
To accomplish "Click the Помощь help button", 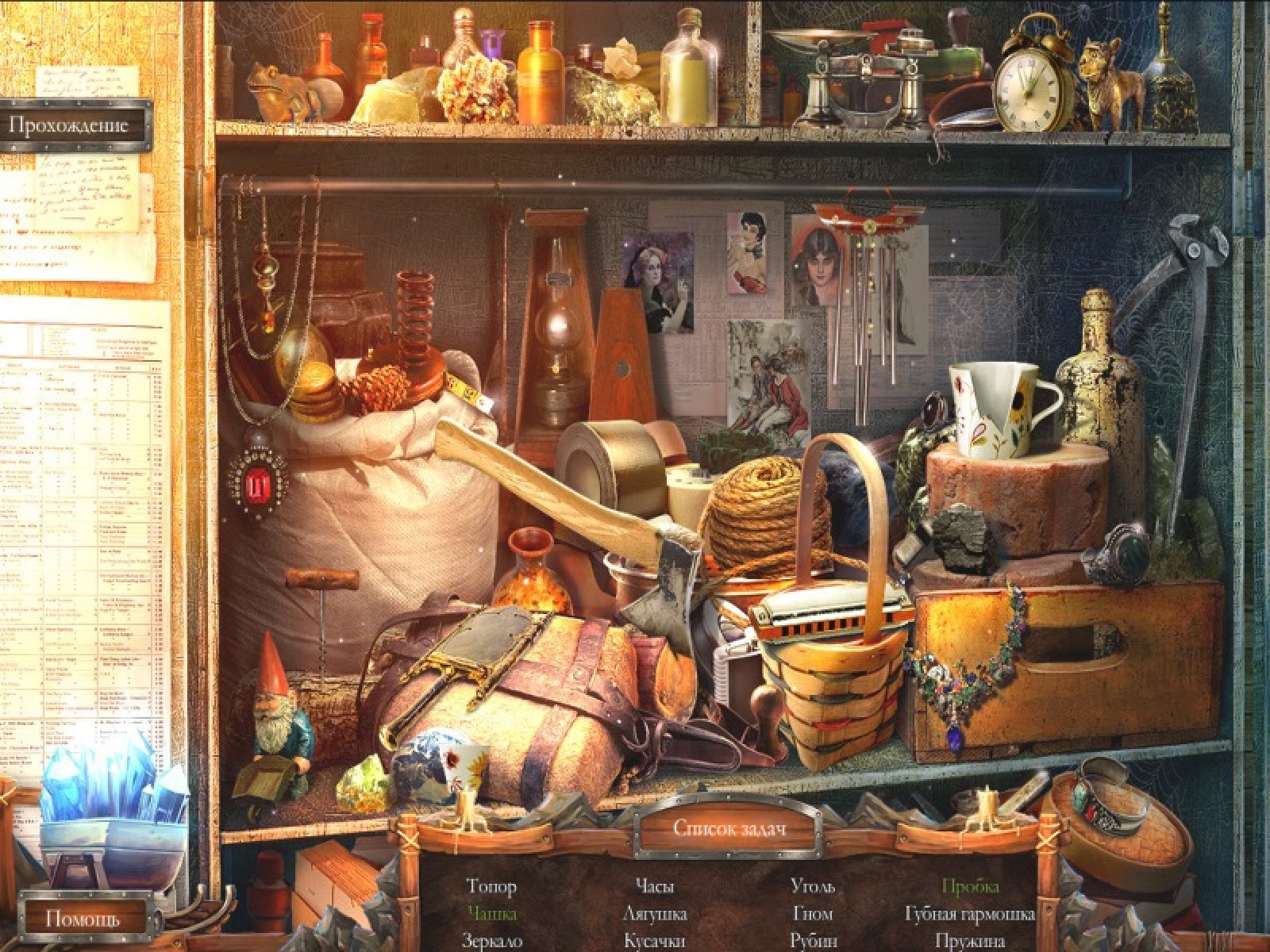I will tap(83, 919).
